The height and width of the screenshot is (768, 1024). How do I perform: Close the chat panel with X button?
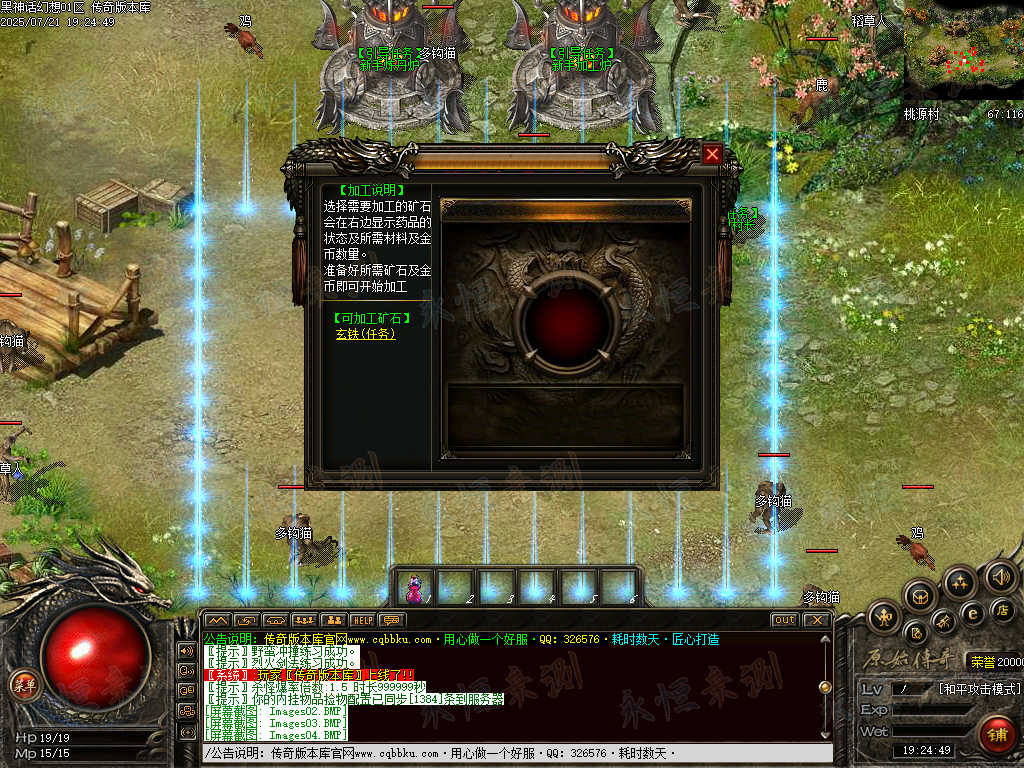[x=817, y=620]
